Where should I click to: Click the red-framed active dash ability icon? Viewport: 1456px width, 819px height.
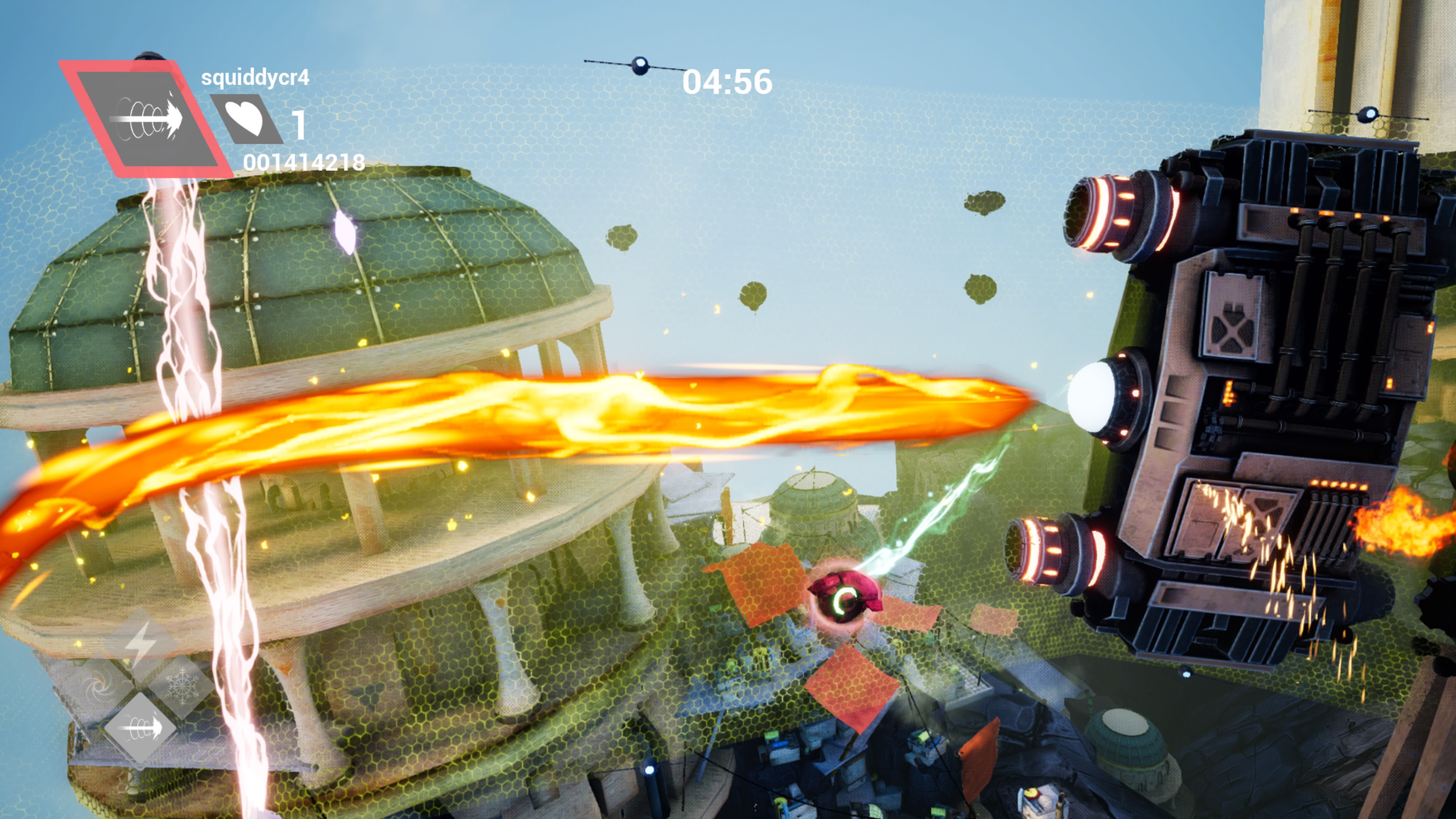pyautogui.click(x=146, y=119)
